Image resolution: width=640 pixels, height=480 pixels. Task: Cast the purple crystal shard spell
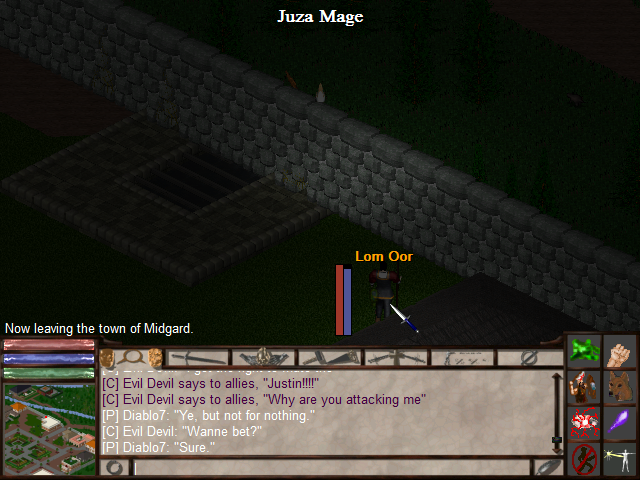click(620, 423)
